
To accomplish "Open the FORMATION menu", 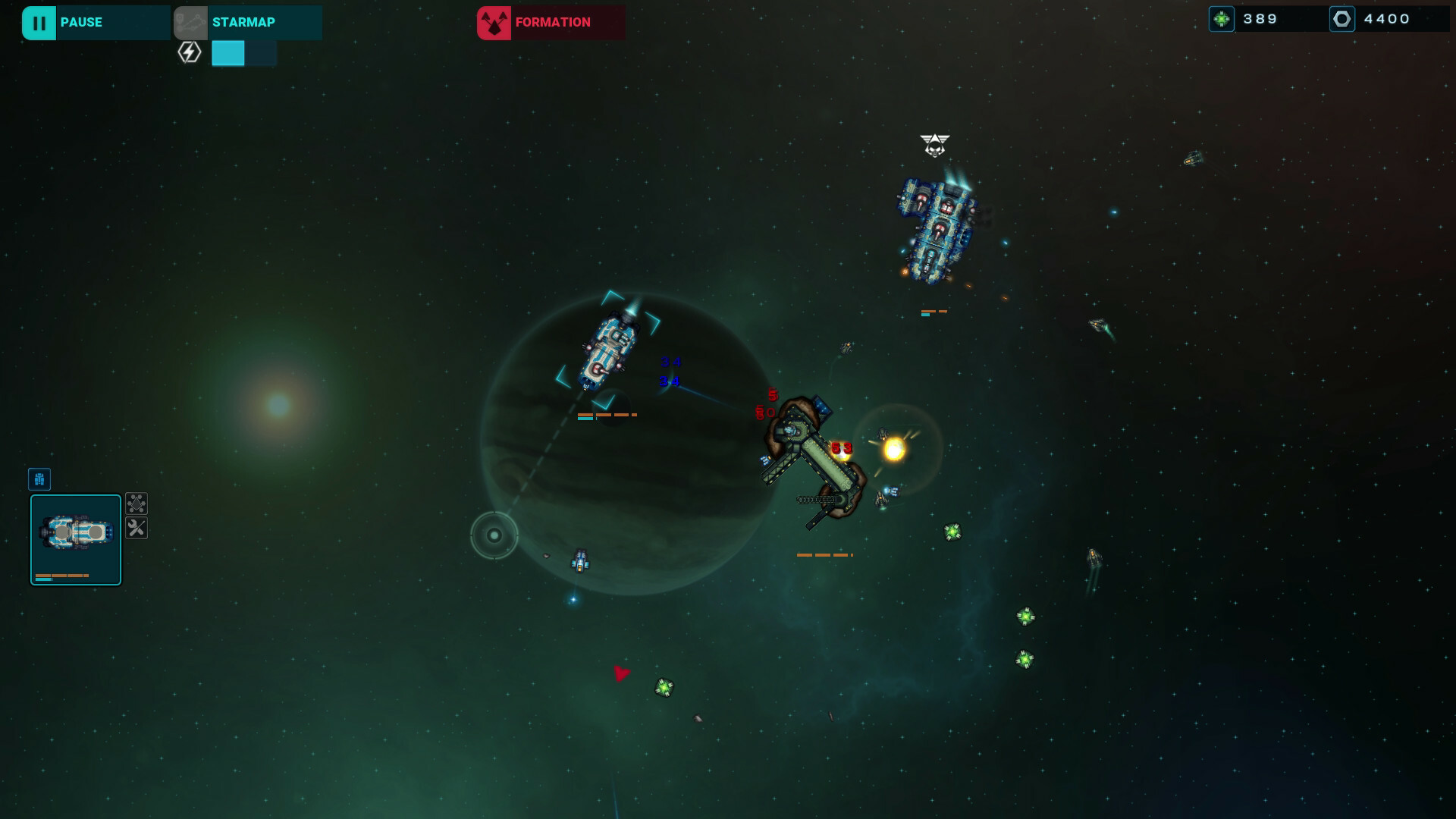I will tap(551, 22).
